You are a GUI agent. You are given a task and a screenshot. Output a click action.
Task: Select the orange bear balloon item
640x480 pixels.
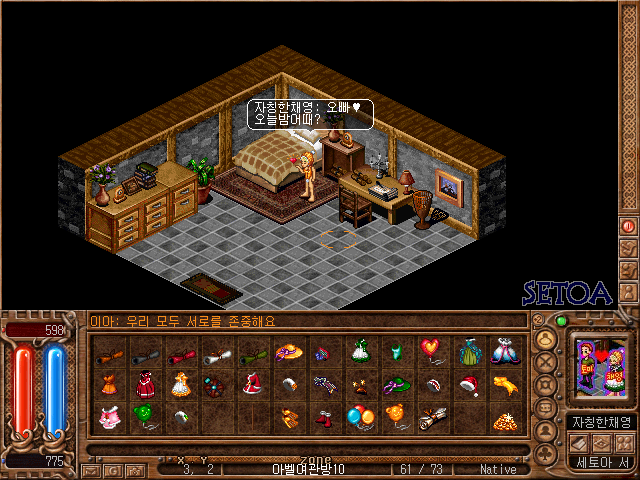396,413
